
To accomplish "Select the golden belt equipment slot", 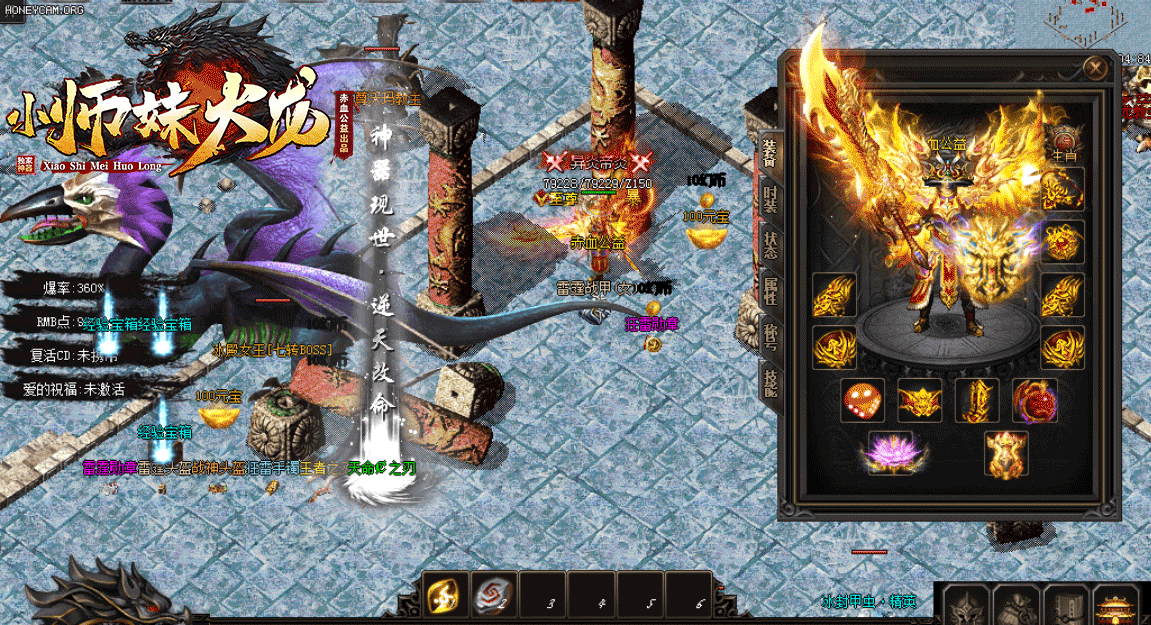I will [976, 402].
